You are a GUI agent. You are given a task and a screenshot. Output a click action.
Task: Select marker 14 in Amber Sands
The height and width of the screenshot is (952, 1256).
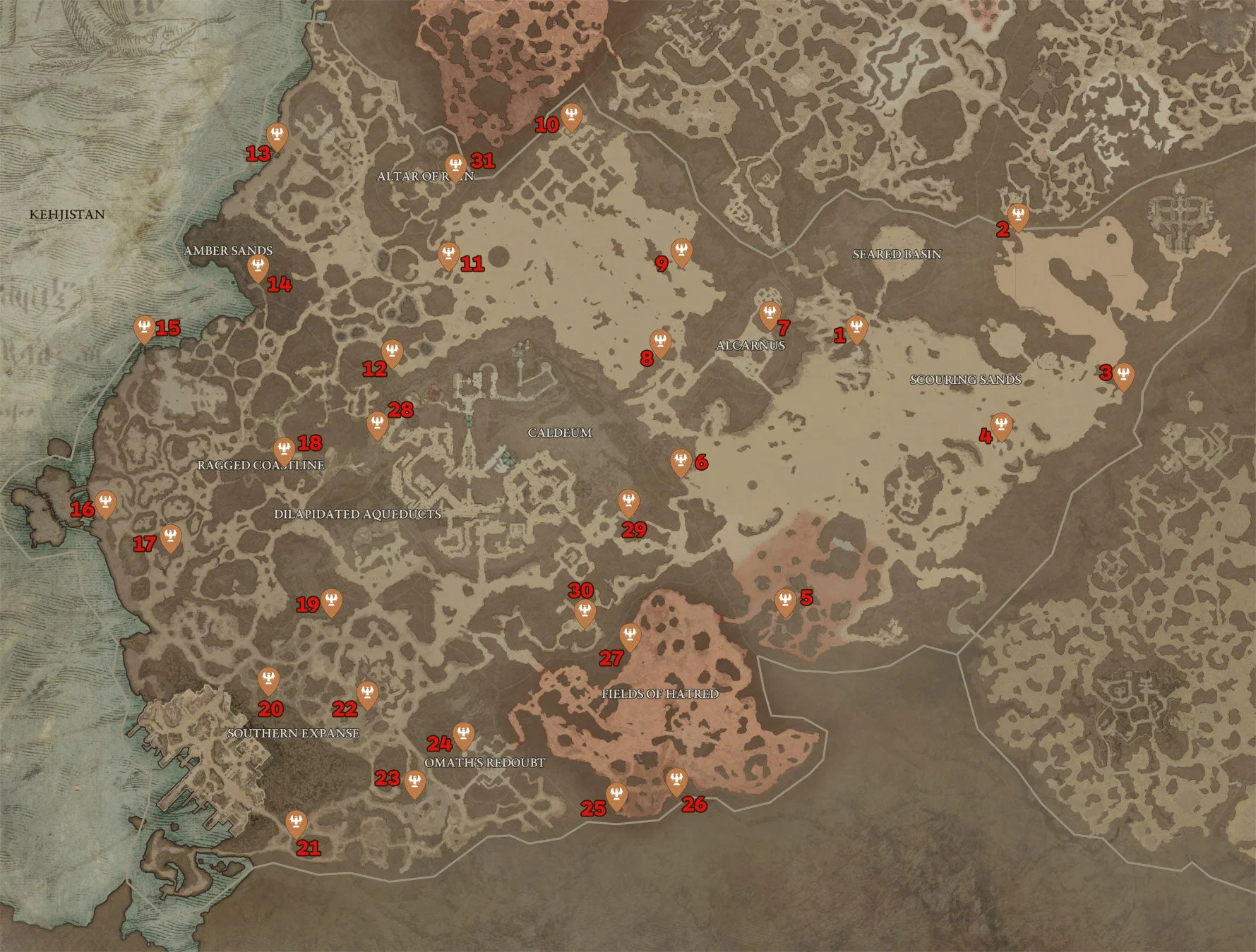pyautogui.click(x=258, y=267)
